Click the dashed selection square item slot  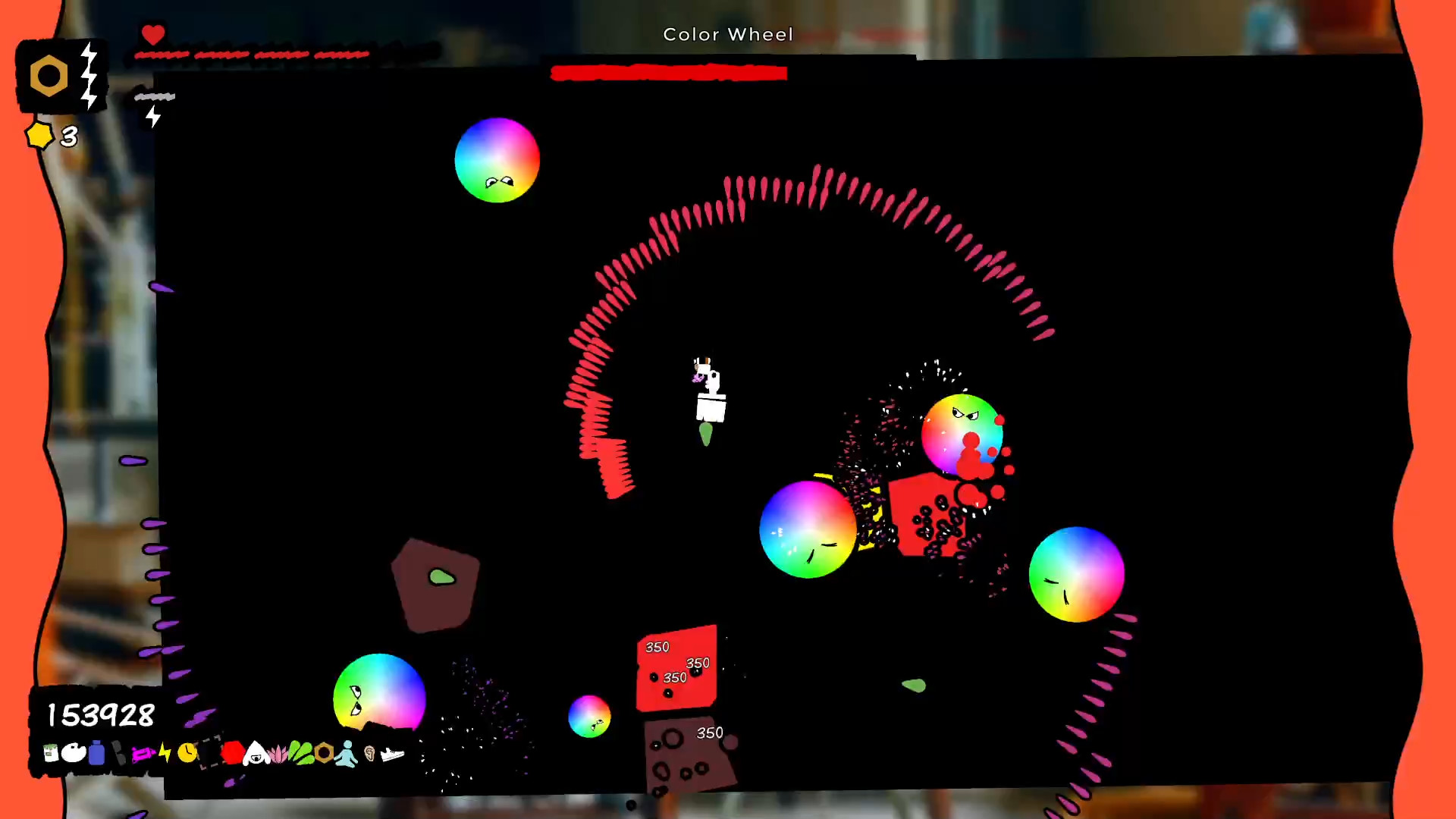tap(210, 752)
